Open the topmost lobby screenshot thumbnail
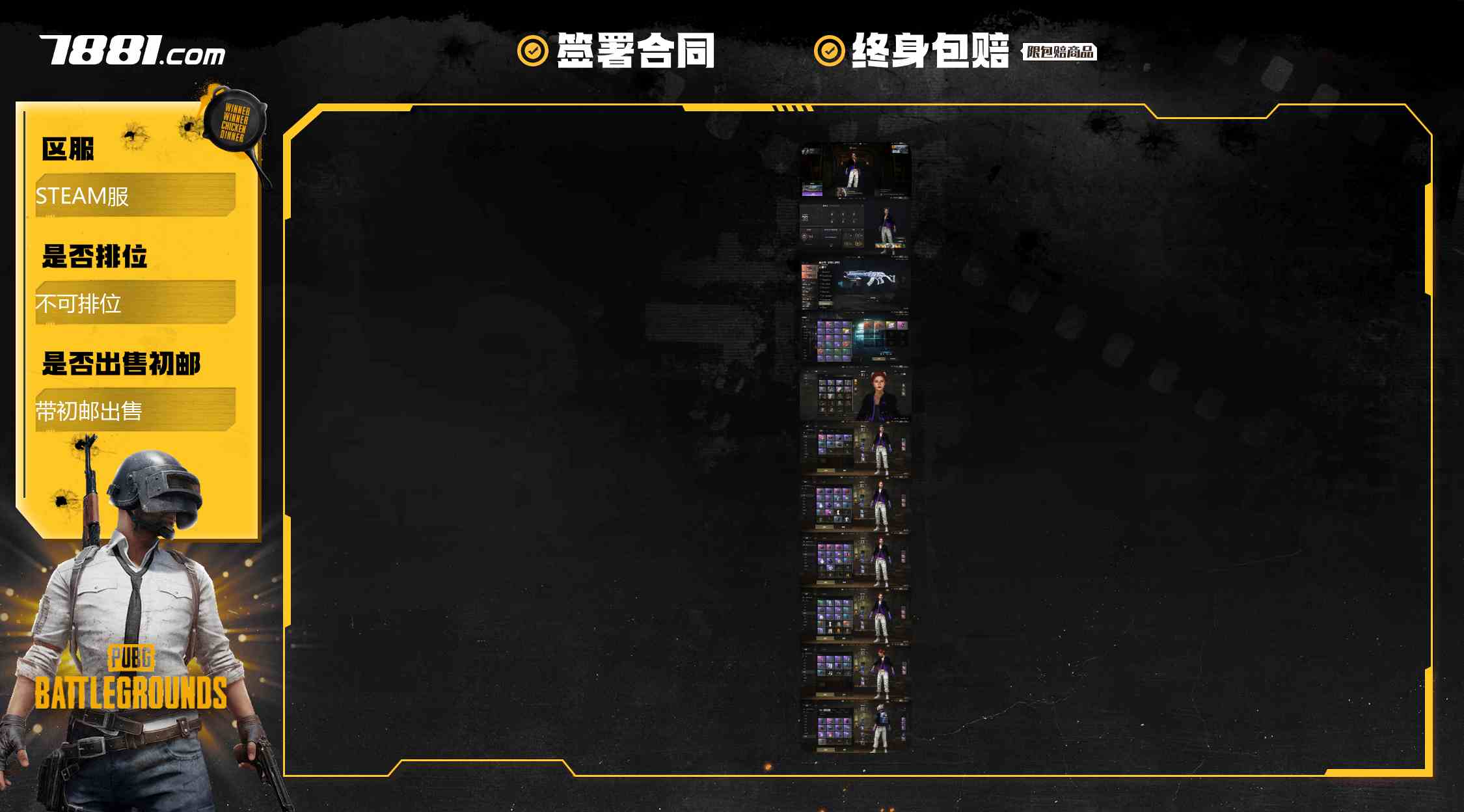Viewport: 1464px width, 812px height. pos(855,170)
